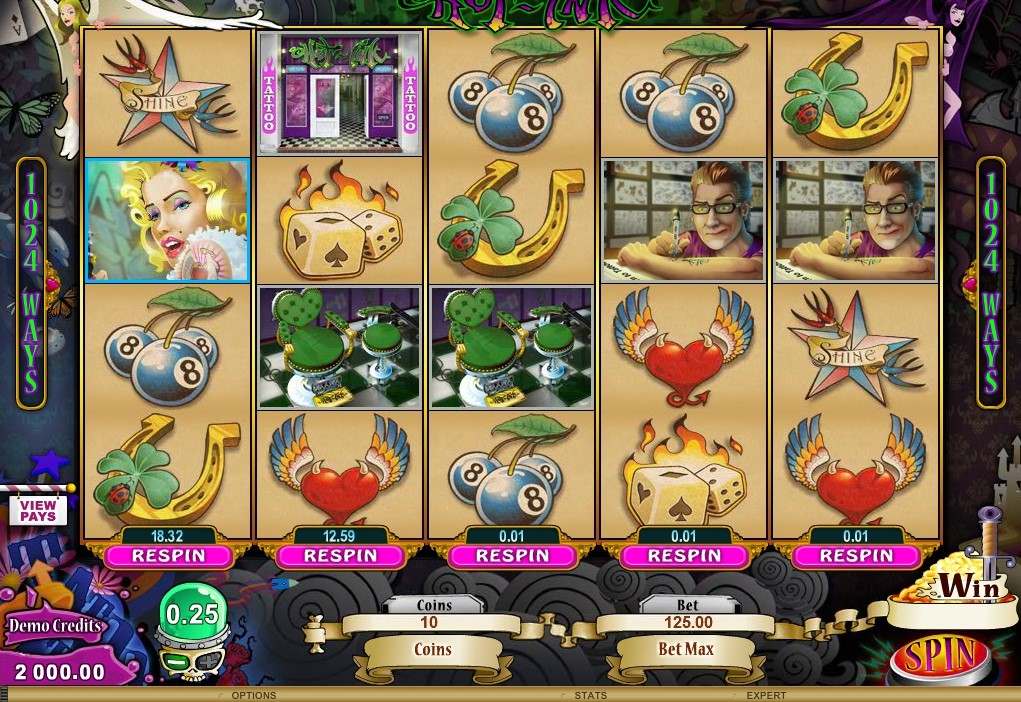Viewport: 1021px width, 702px height.
Task: Open the Options menu
Action: 254,695
